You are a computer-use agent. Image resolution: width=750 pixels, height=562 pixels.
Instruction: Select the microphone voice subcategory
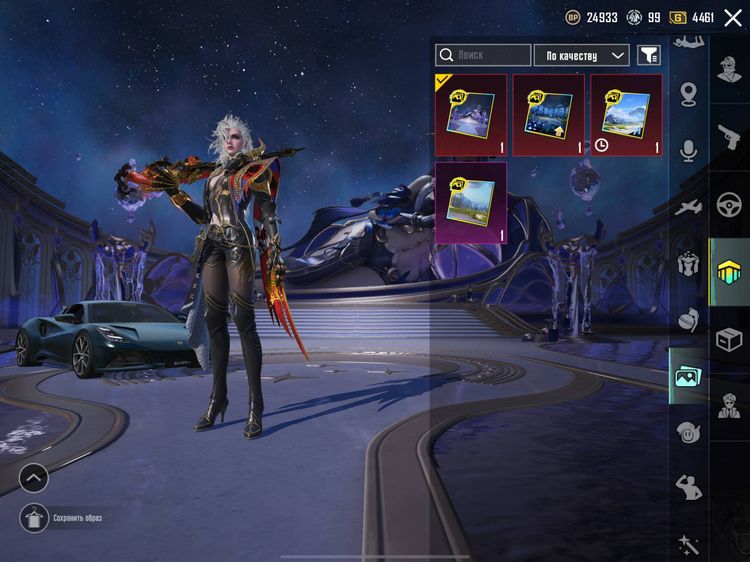[x=688, y=150]
